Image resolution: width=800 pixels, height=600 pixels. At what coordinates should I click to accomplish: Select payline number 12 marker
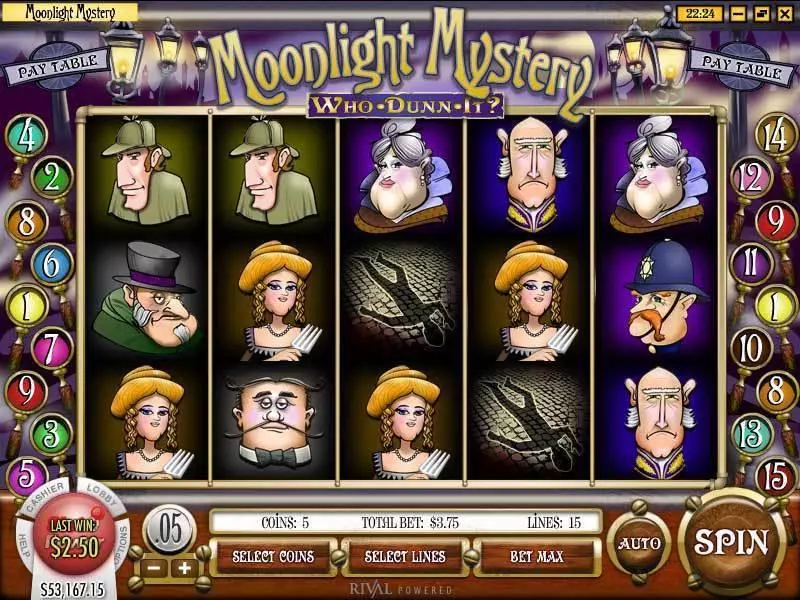752,178
